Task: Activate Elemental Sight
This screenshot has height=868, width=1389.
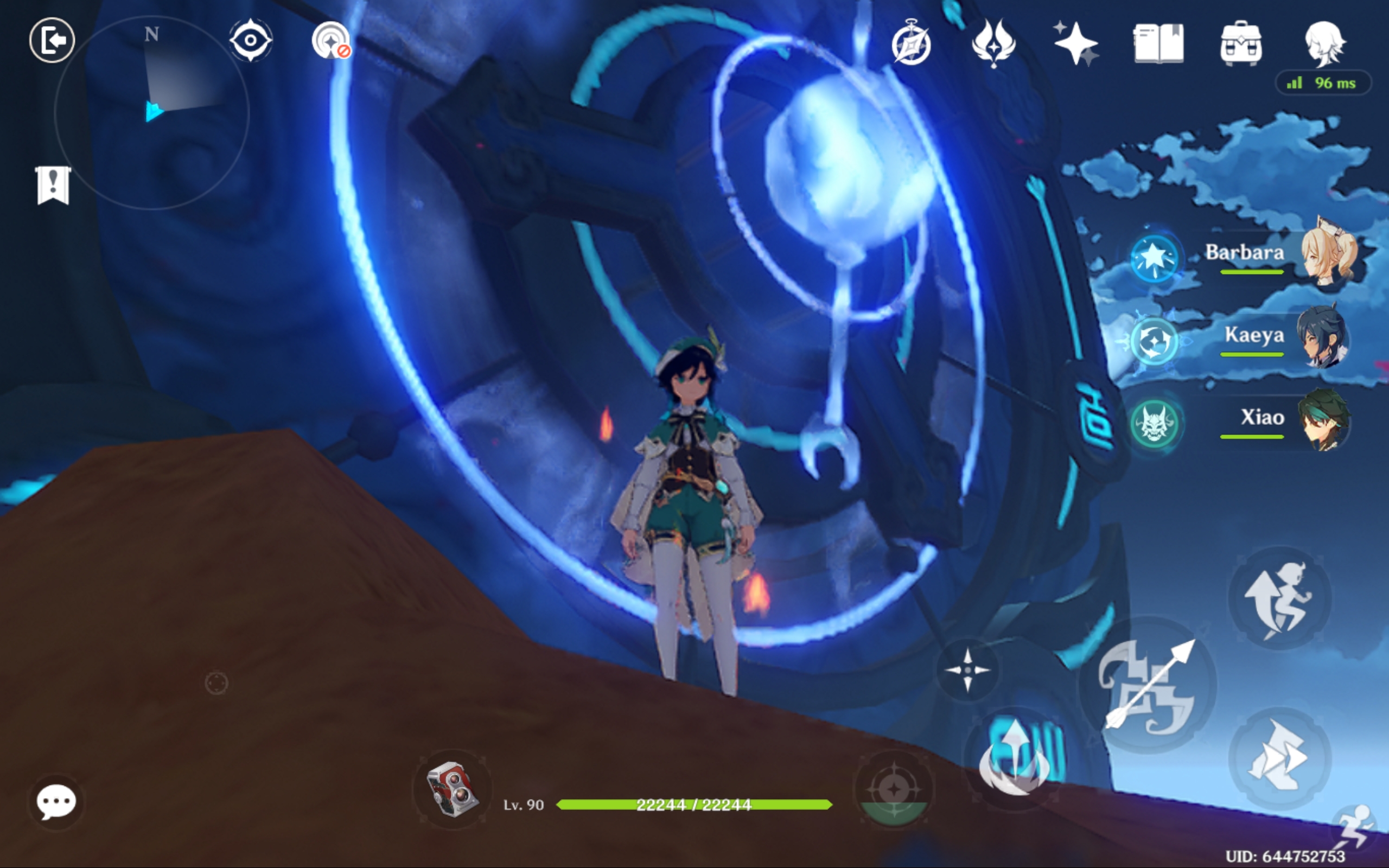Action: coord(251,39)
